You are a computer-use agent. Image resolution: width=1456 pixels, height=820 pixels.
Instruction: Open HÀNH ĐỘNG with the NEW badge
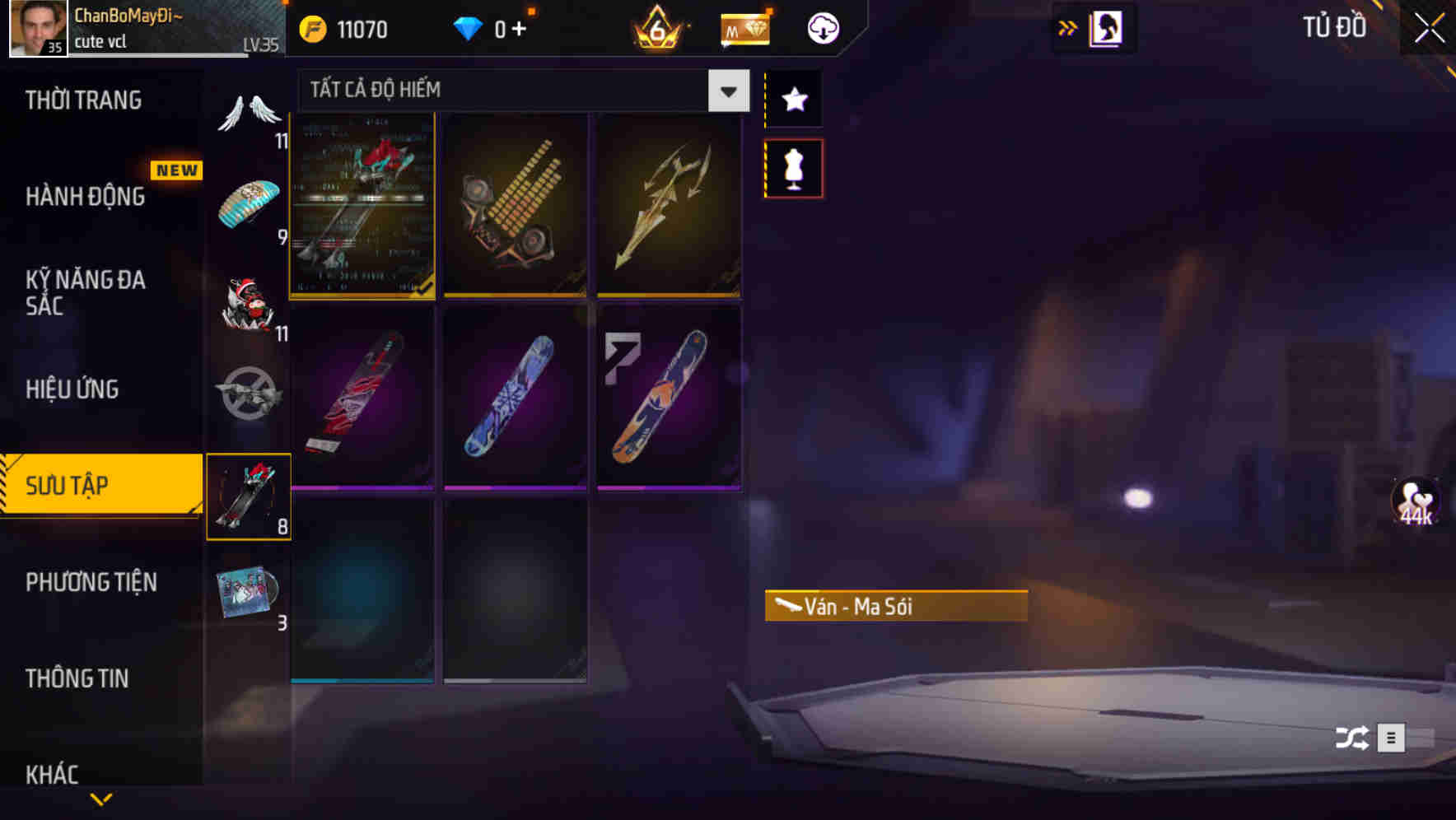(99, 196)
